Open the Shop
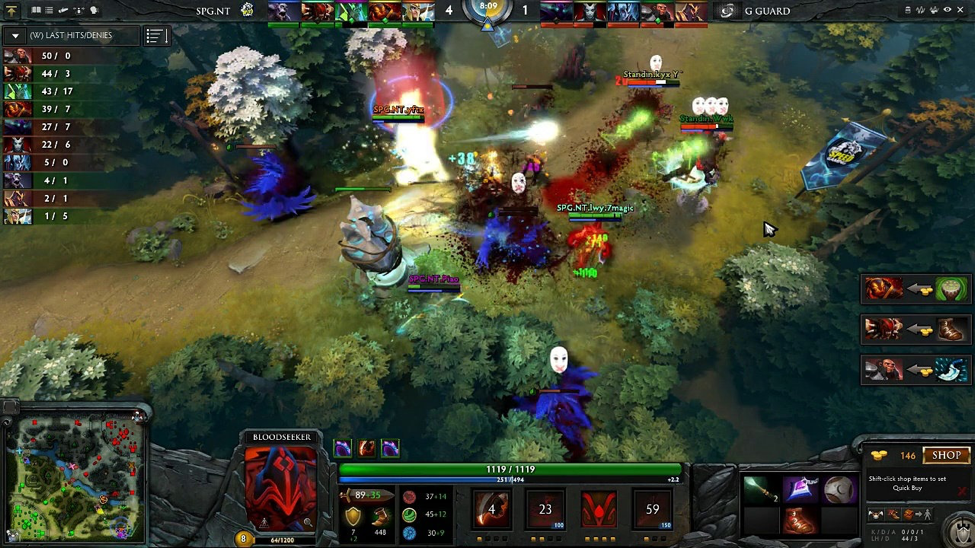 point(945,456)
